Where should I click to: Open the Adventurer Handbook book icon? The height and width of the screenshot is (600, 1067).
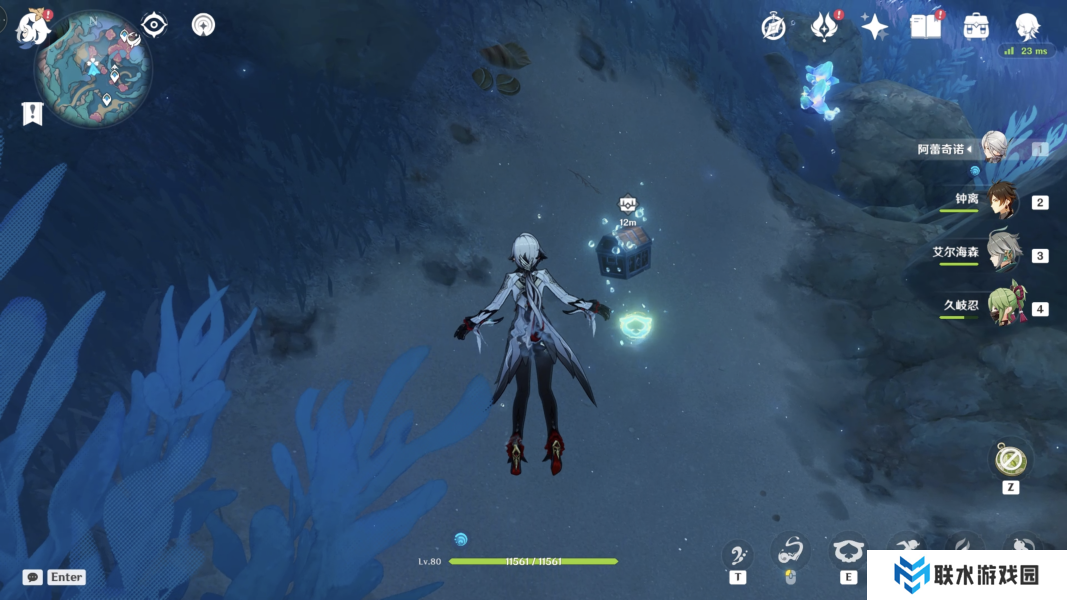coord(926,27)
